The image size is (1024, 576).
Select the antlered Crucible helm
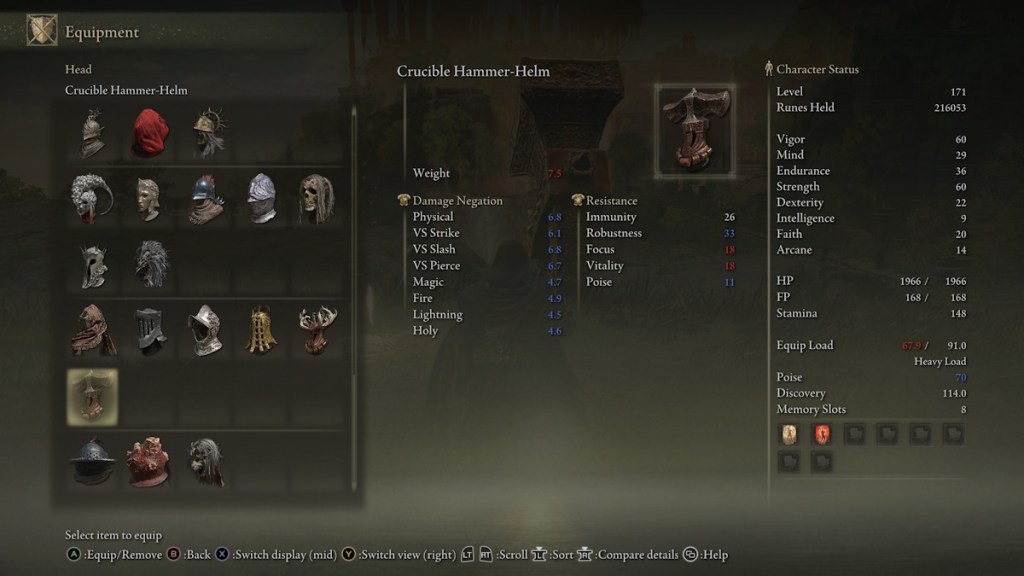[316, 330]
